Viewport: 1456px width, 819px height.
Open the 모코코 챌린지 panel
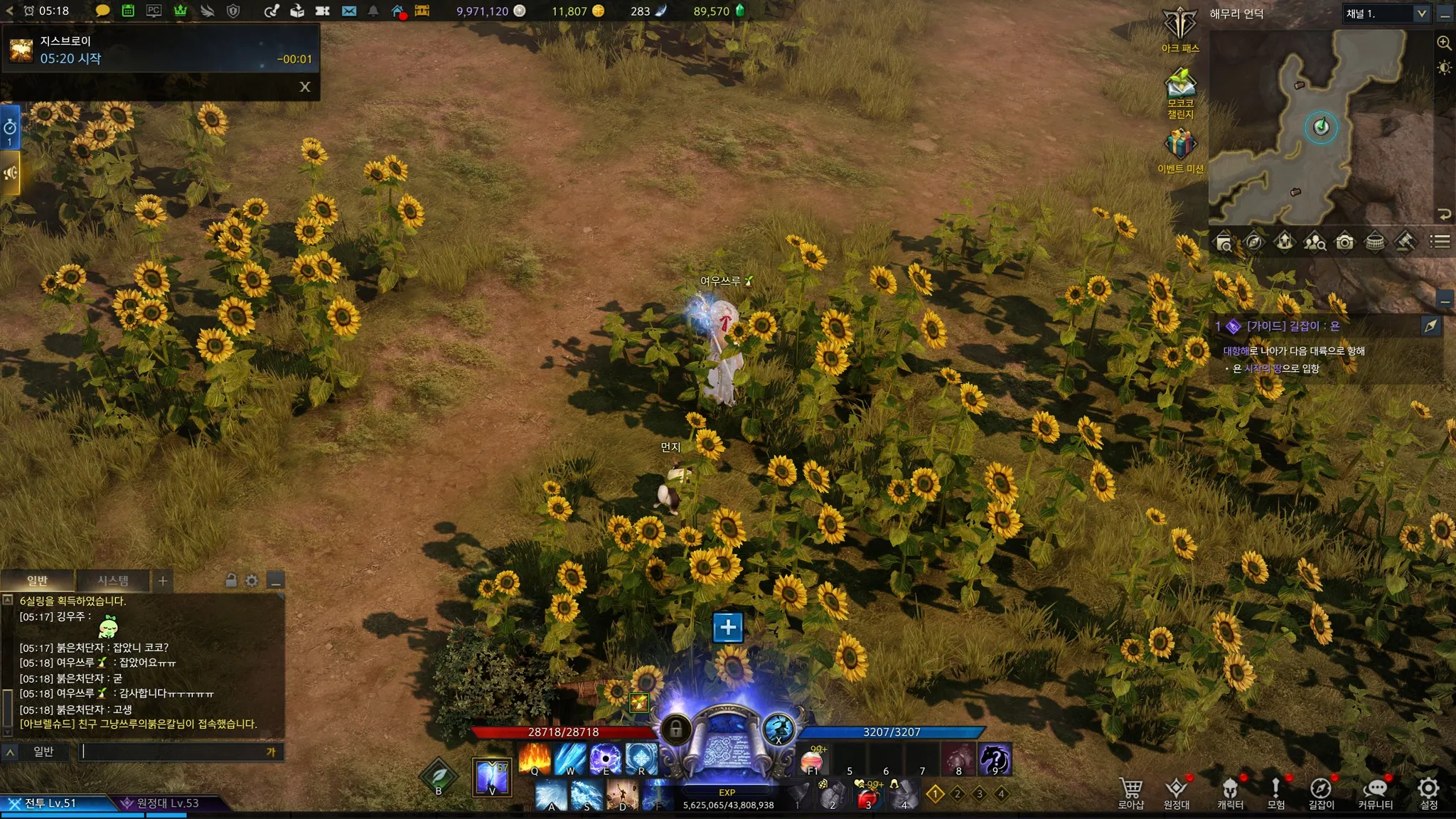pyautogui.click(x=1180, y=89)
